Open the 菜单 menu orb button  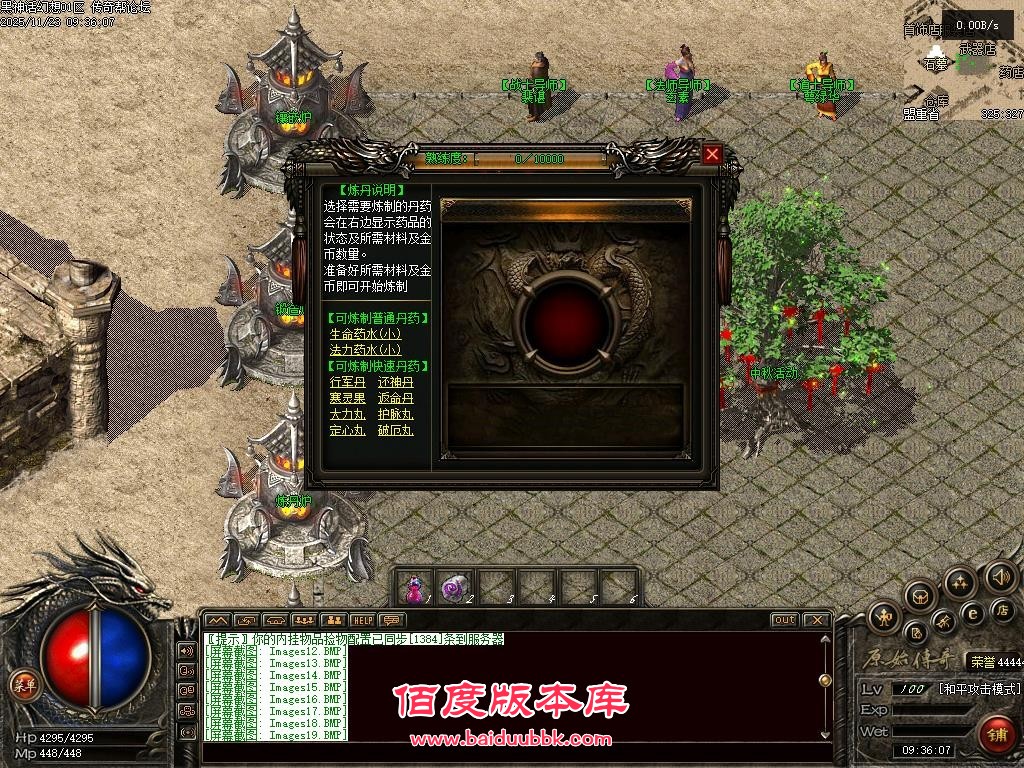point(22,685)
